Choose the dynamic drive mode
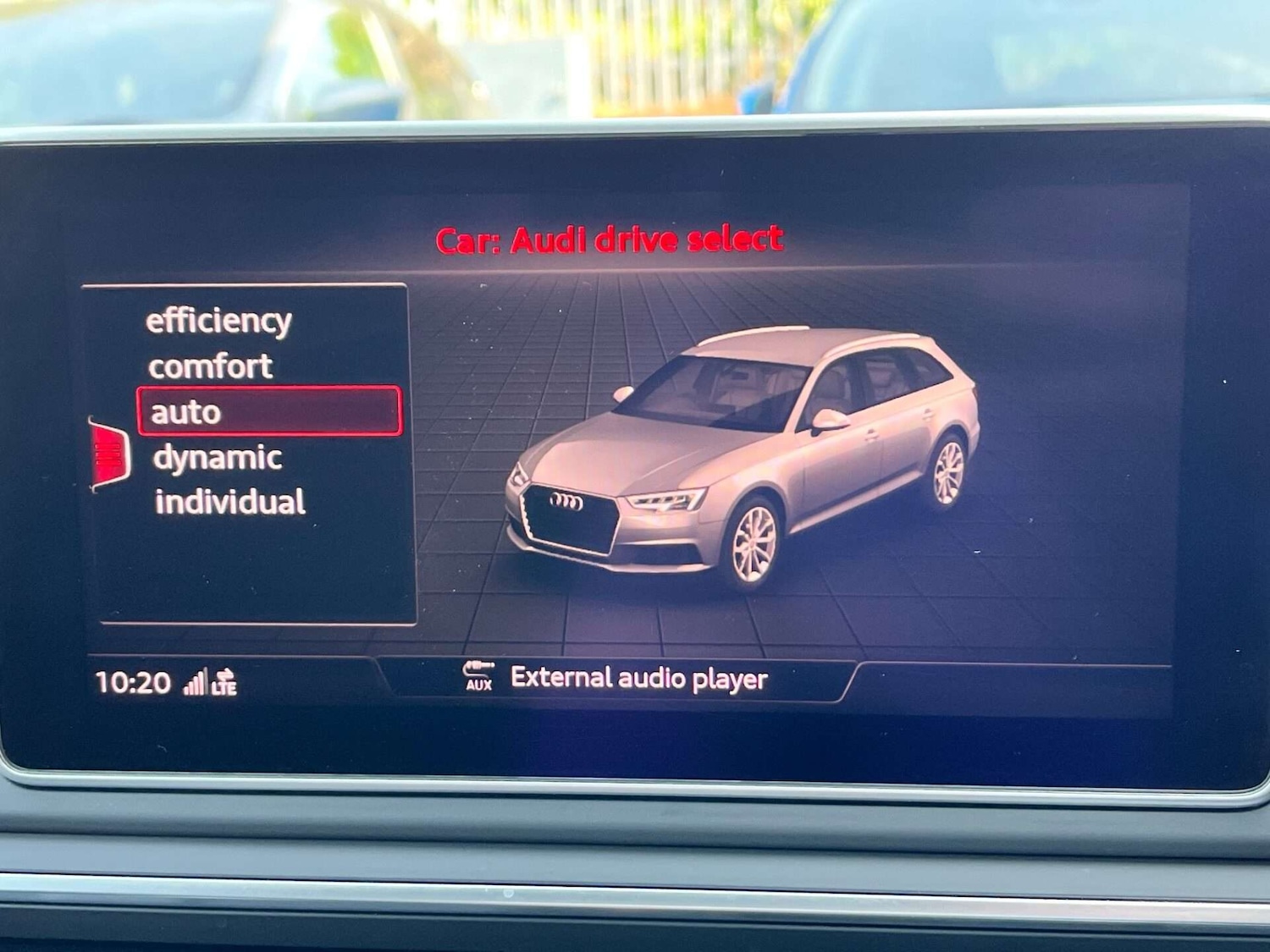 (x=217, y=457)
